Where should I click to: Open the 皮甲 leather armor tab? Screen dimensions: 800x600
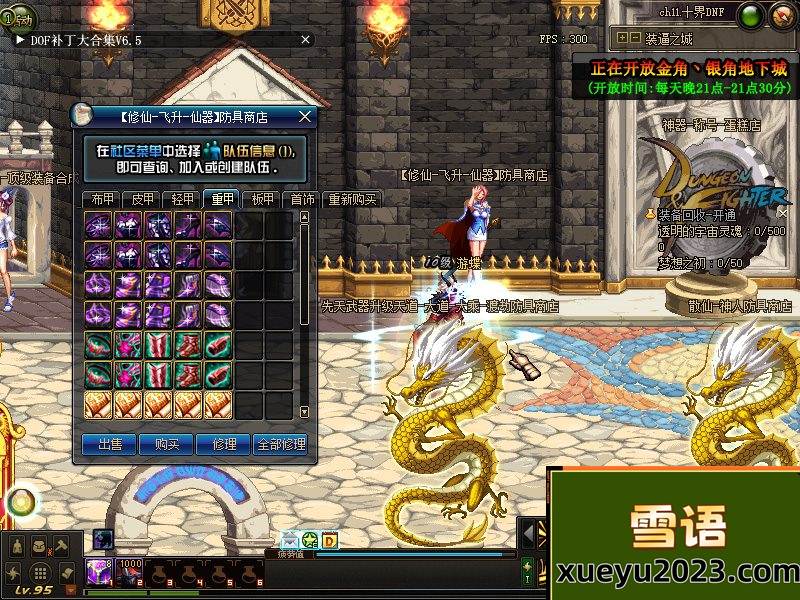[x=143, y=199]
